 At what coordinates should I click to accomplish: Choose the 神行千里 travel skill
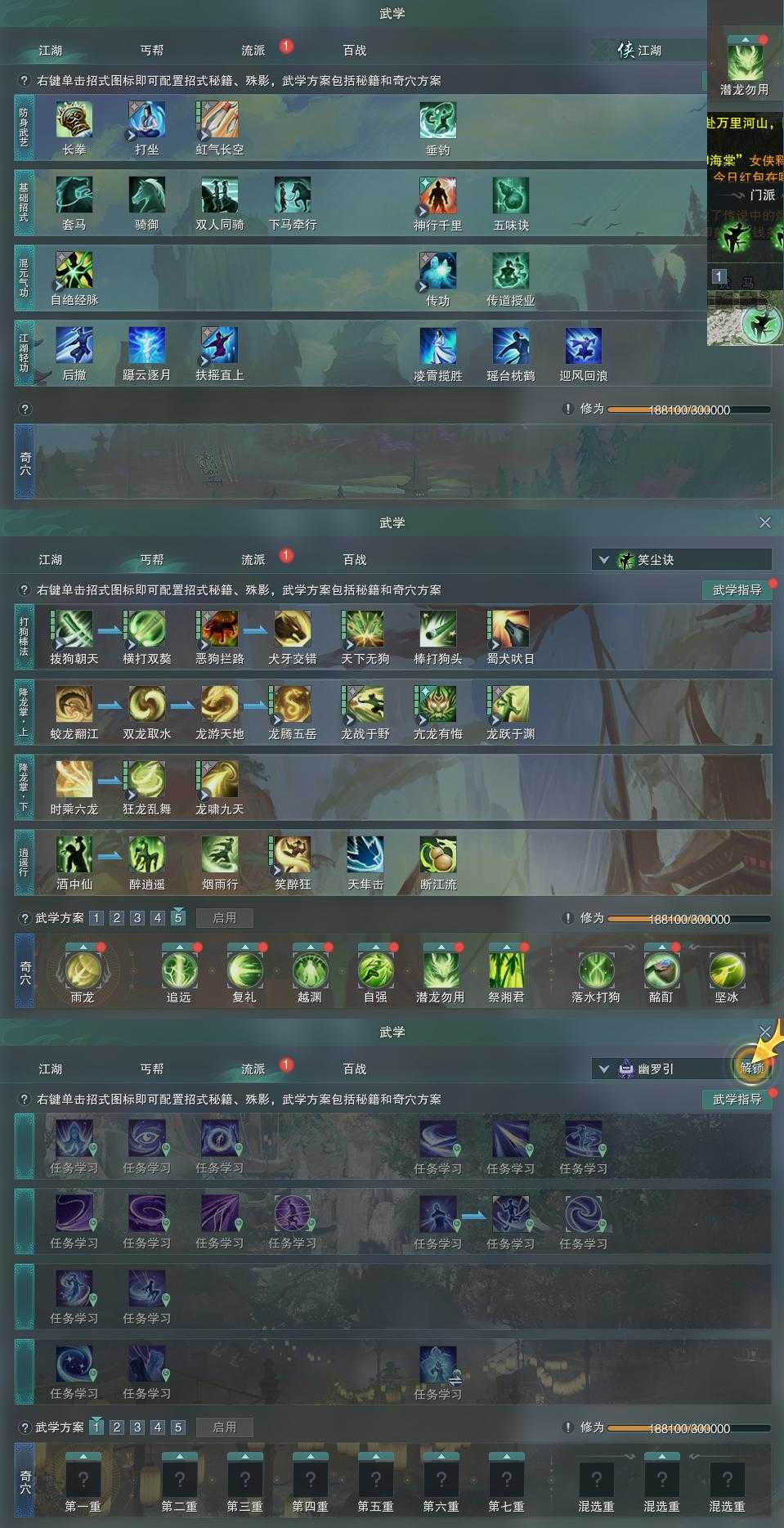tap(437, 195)
